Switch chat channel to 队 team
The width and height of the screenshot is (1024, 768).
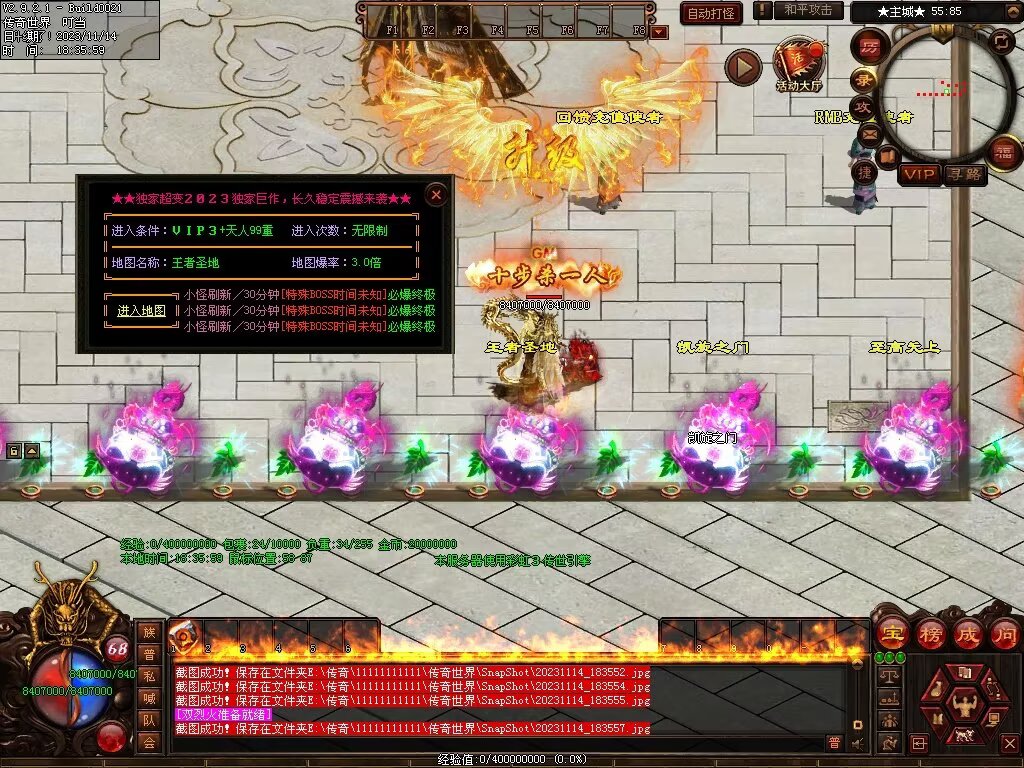149,720
